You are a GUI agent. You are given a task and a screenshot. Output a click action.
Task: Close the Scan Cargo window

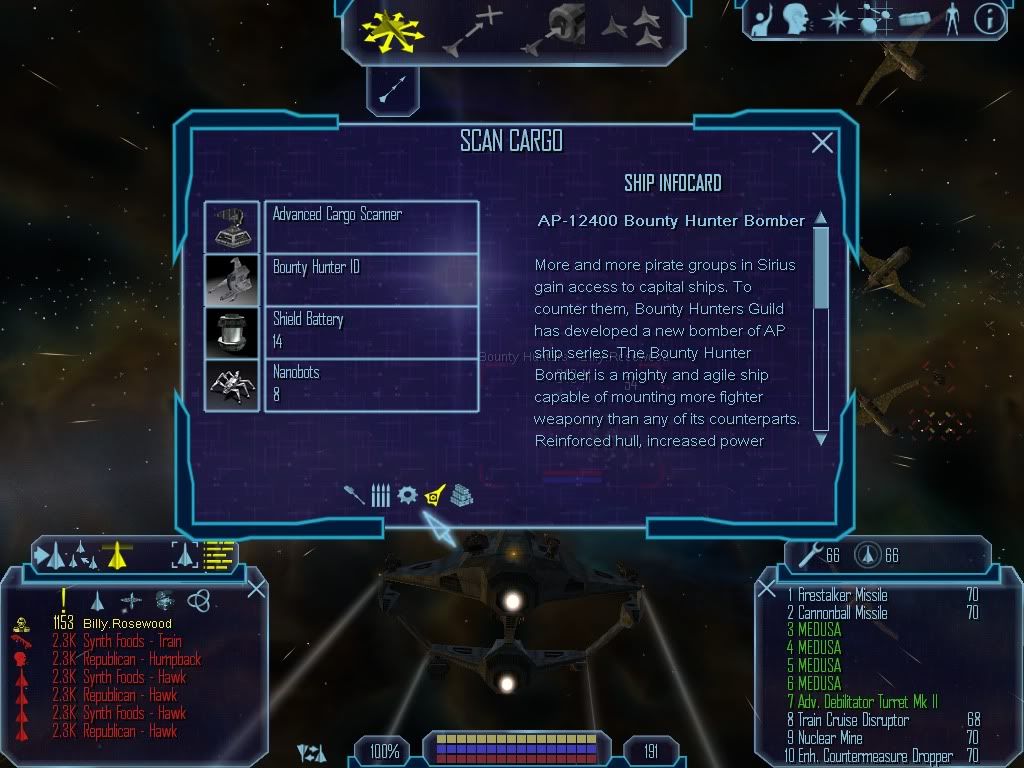pyautogui.click(x=822, y=143)
